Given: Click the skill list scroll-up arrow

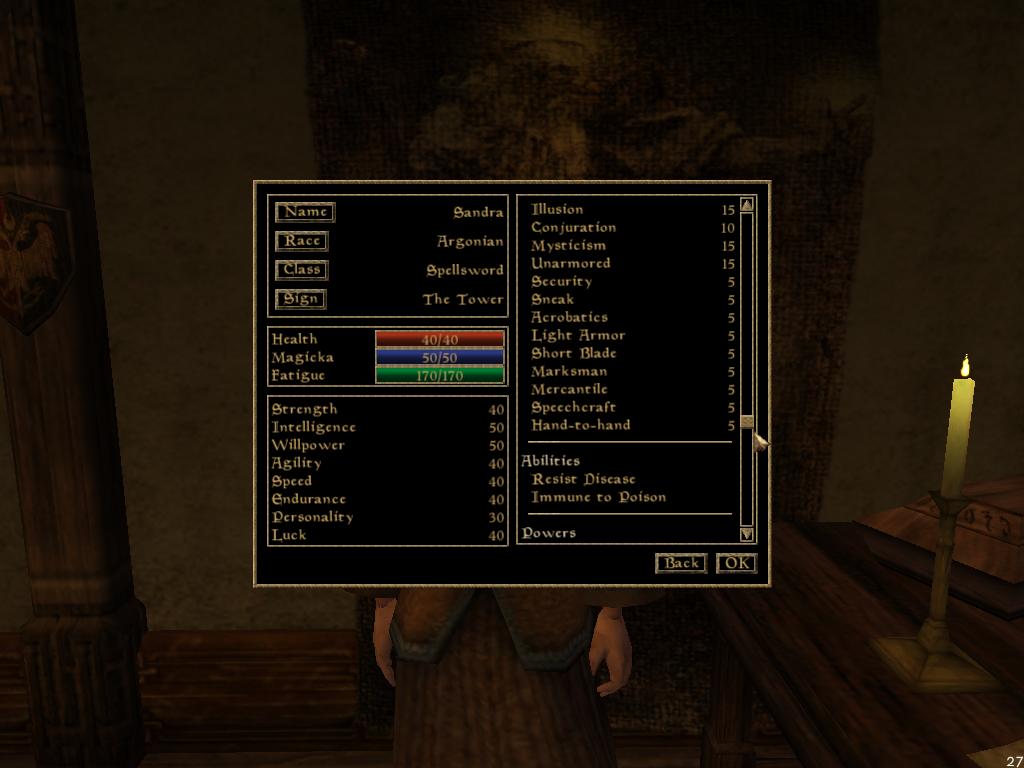Looking at the screenshot, I should [x=747, y=205].
